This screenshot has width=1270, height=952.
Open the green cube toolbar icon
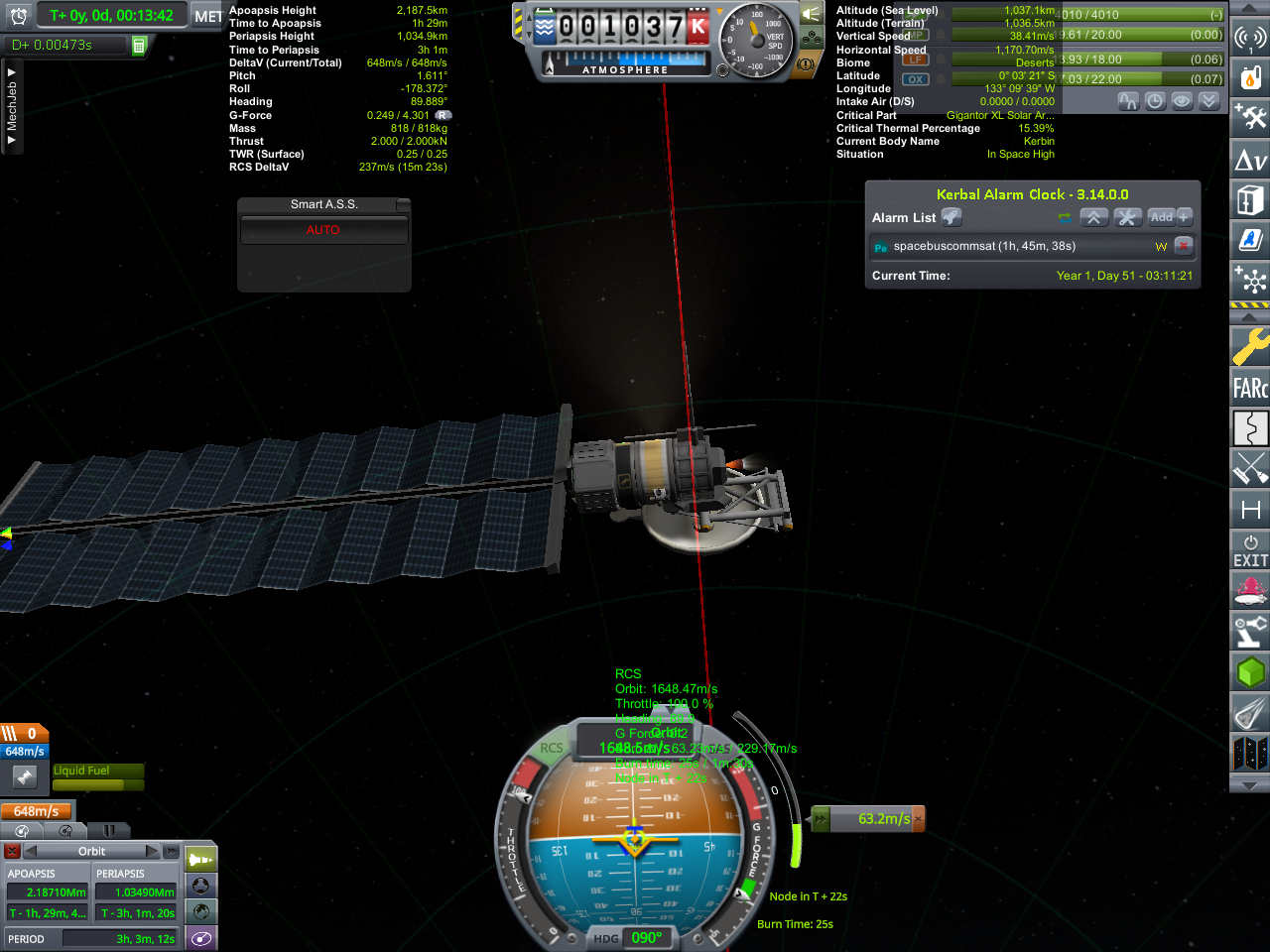(1250, 672)
